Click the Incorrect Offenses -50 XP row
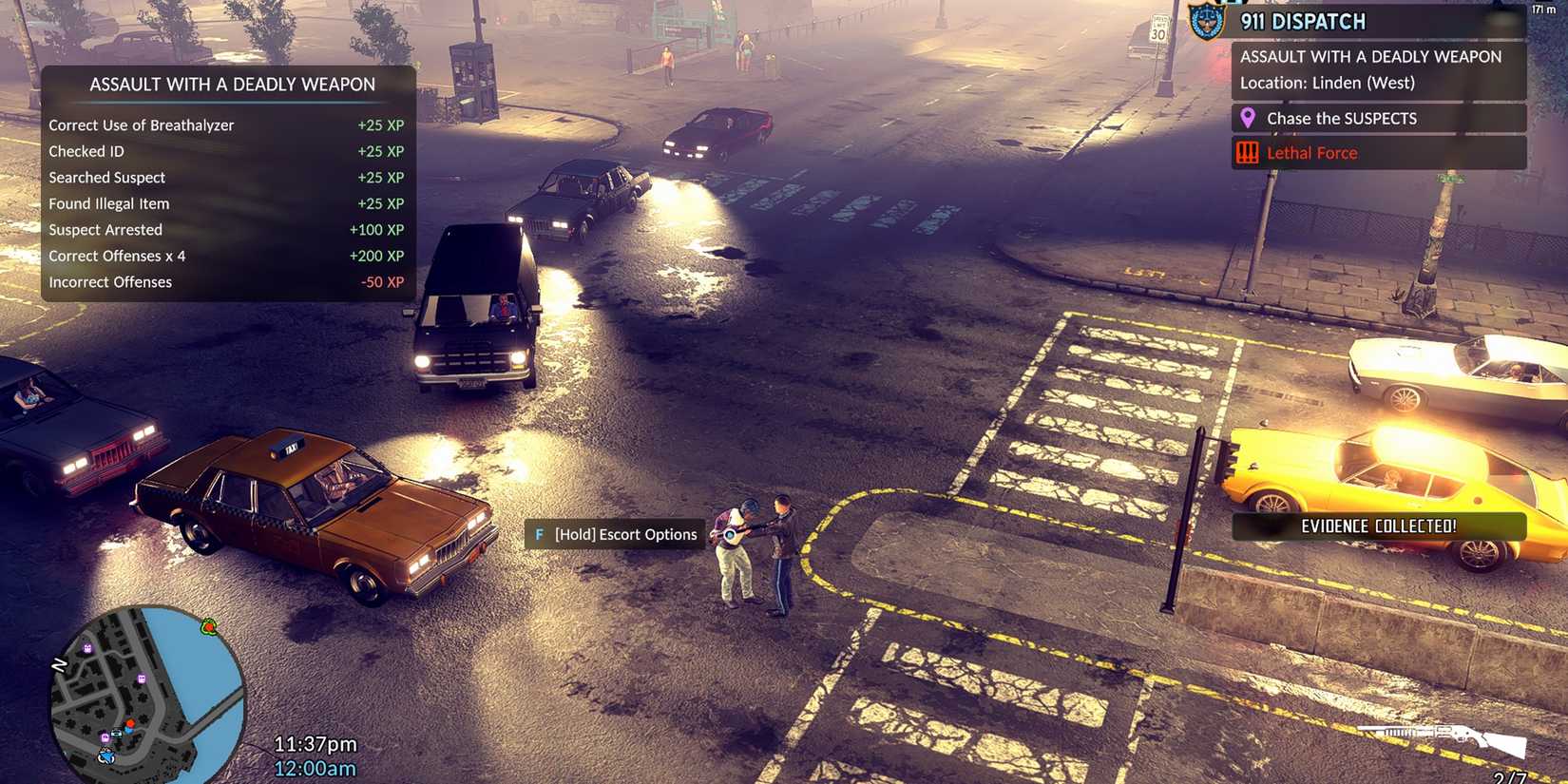The image size is (1568, 784). coord(226,281)
